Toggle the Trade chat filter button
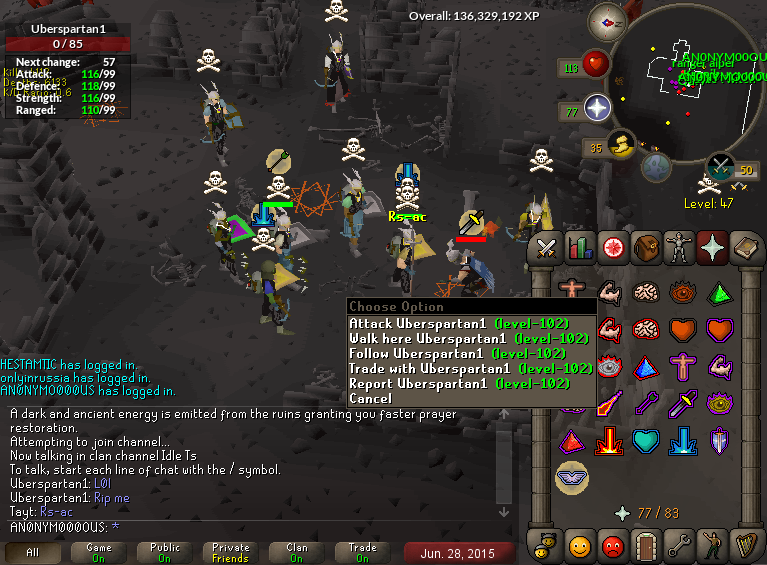This screenshot has width=767, height=565. click(x=363, y=552)
